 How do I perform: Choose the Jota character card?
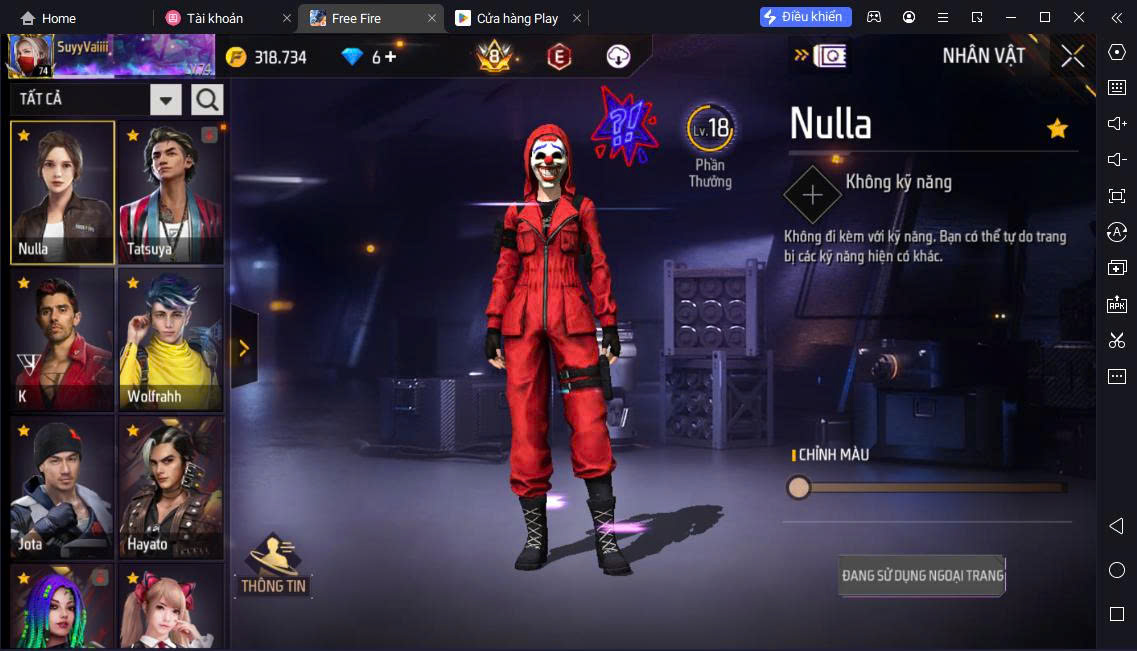(62, 487)
